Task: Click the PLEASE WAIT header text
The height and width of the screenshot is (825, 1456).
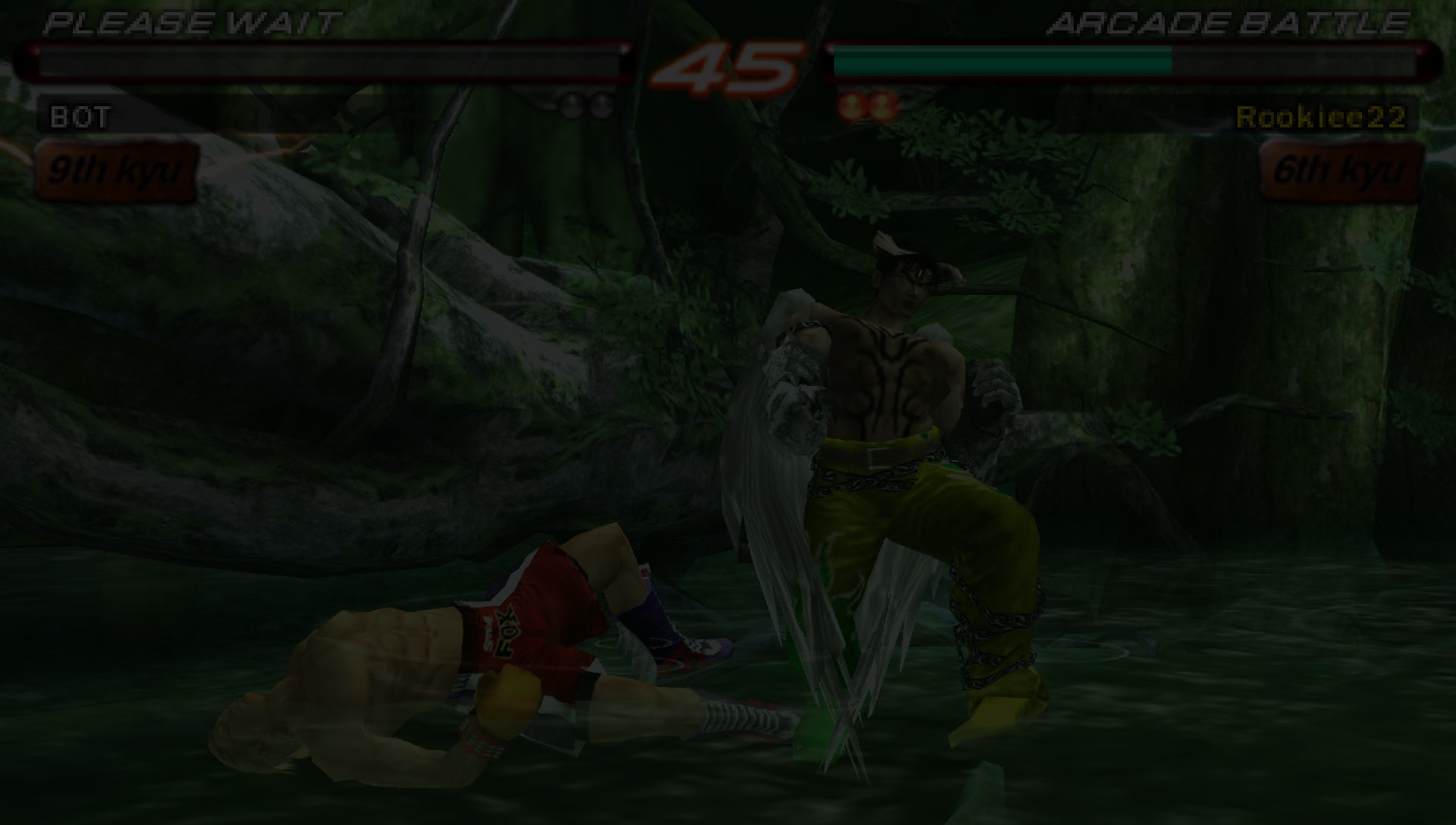Action: 190,23
